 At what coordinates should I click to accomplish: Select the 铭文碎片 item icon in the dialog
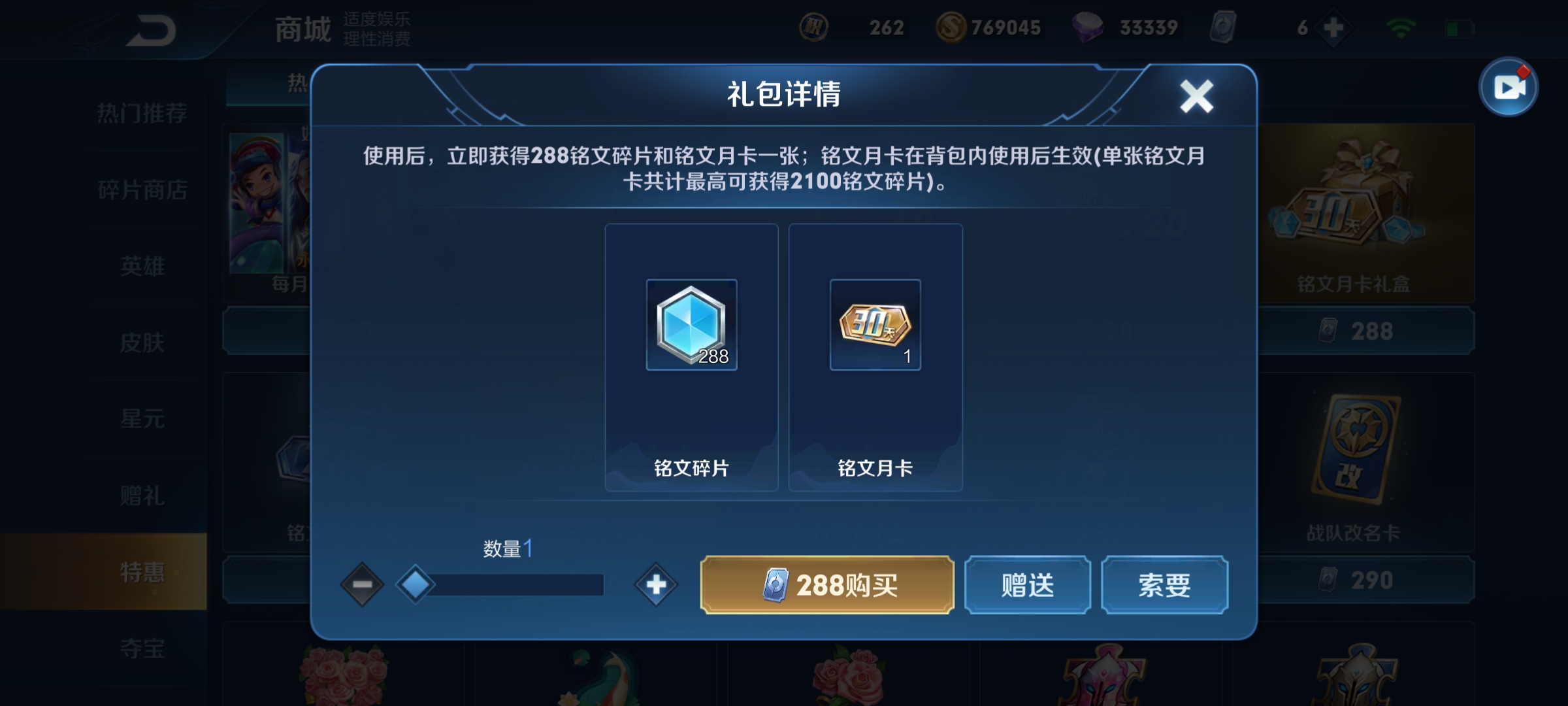[x=691, y=326]
